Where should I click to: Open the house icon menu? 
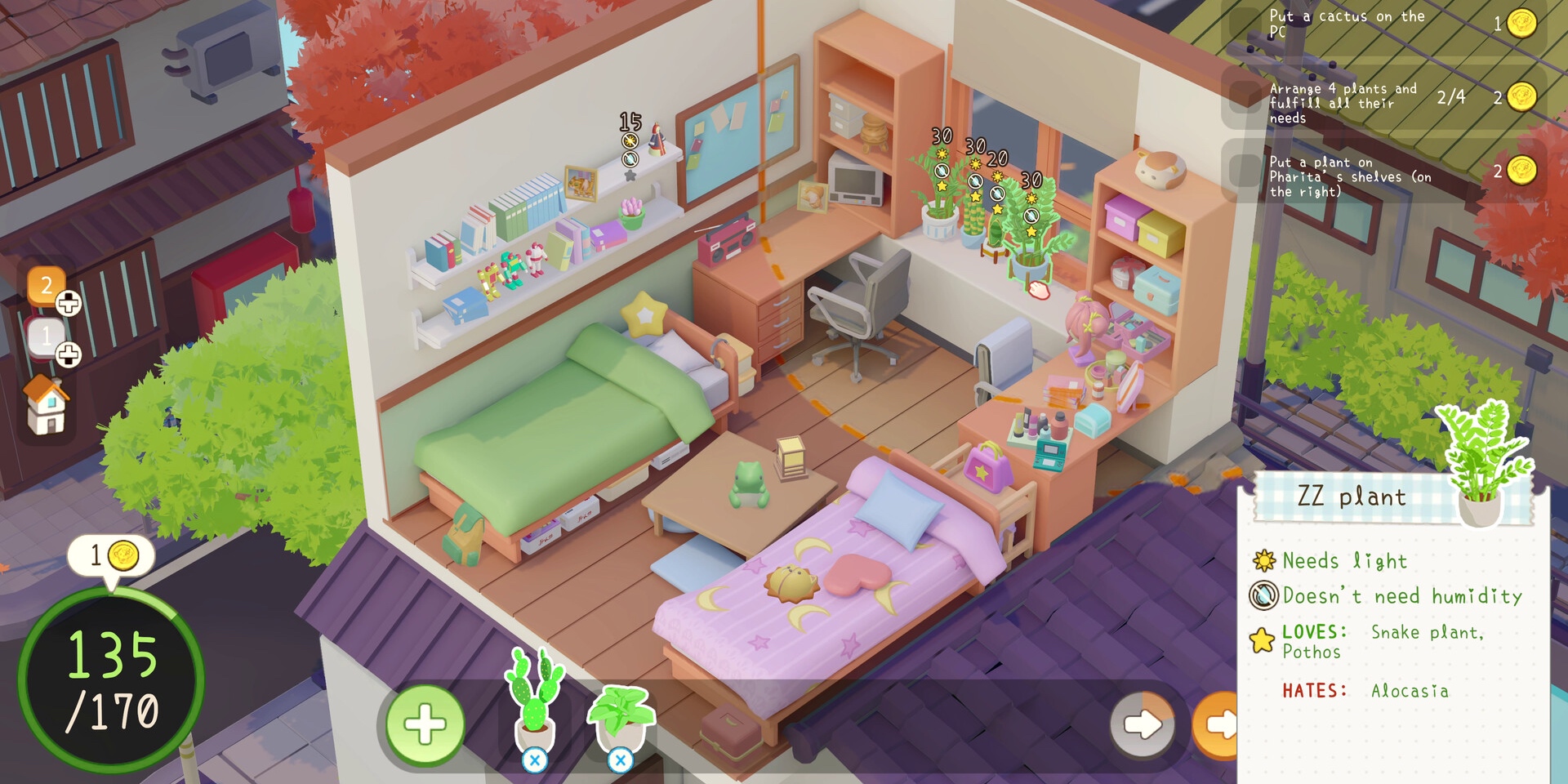[47, 405]
